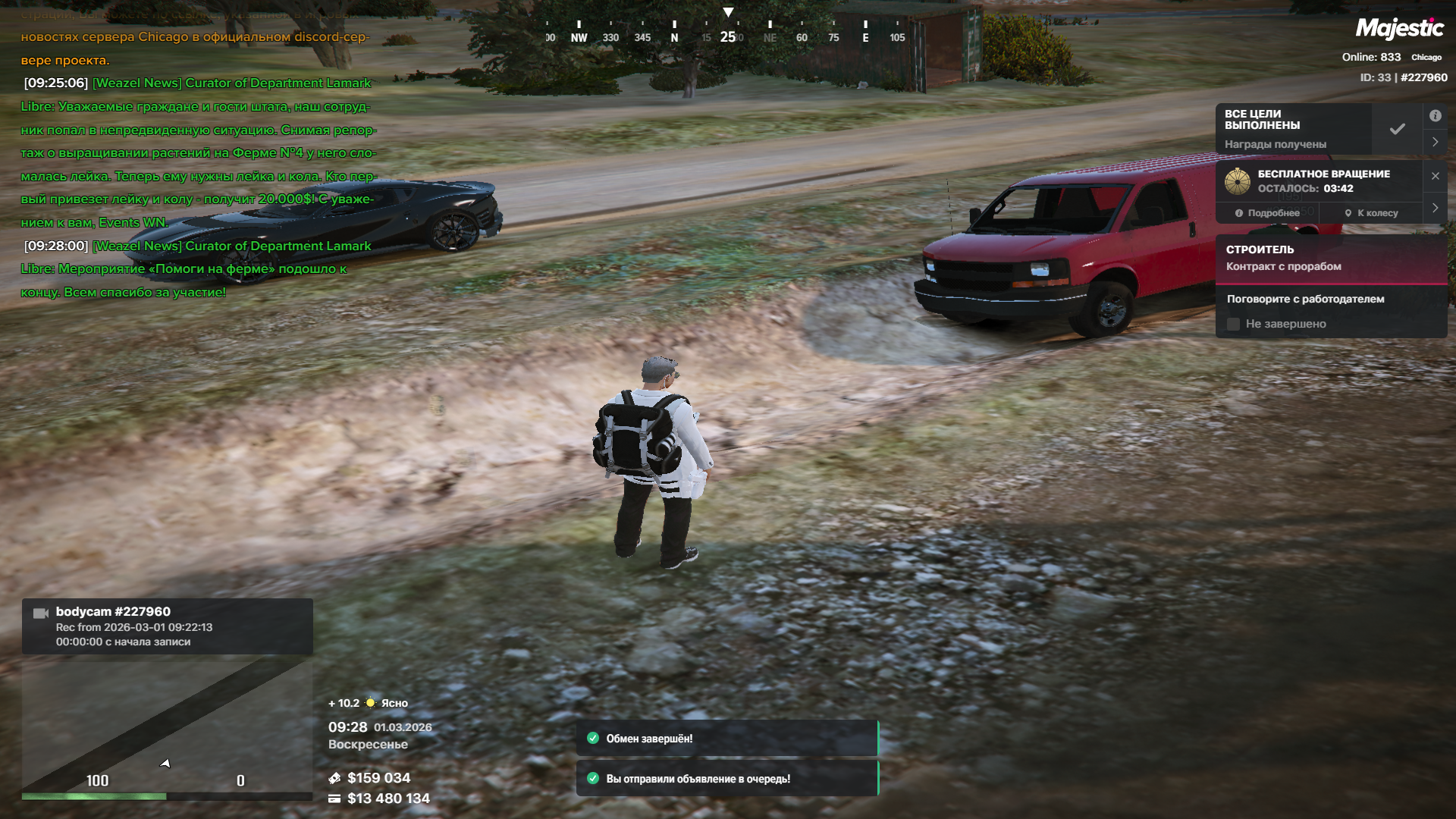This screenshot has height=819, width=1456.
Task: Click the 'Все цели выполнены' checkmark panel
Action: click(1397, 129)
